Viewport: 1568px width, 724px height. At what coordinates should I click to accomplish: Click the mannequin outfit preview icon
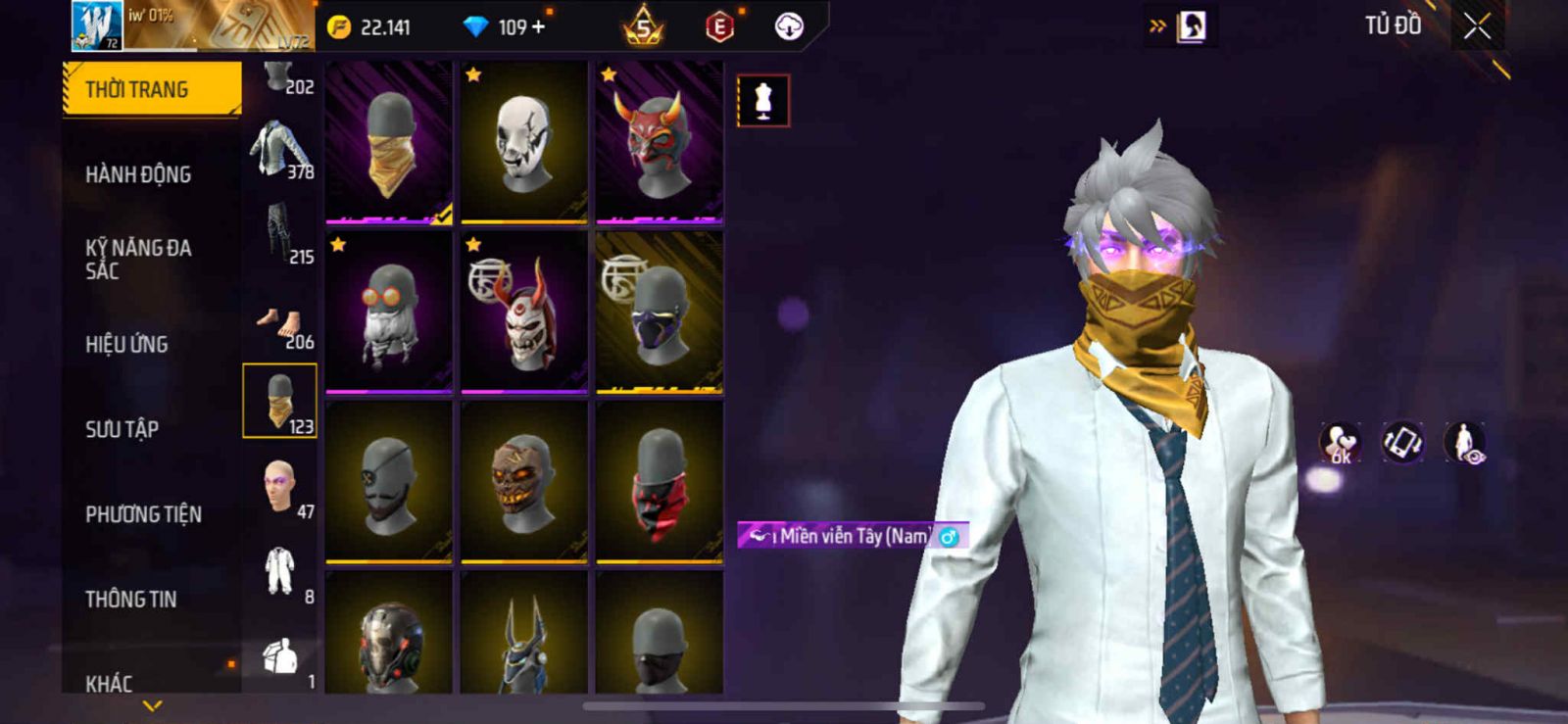pos(762,100)
